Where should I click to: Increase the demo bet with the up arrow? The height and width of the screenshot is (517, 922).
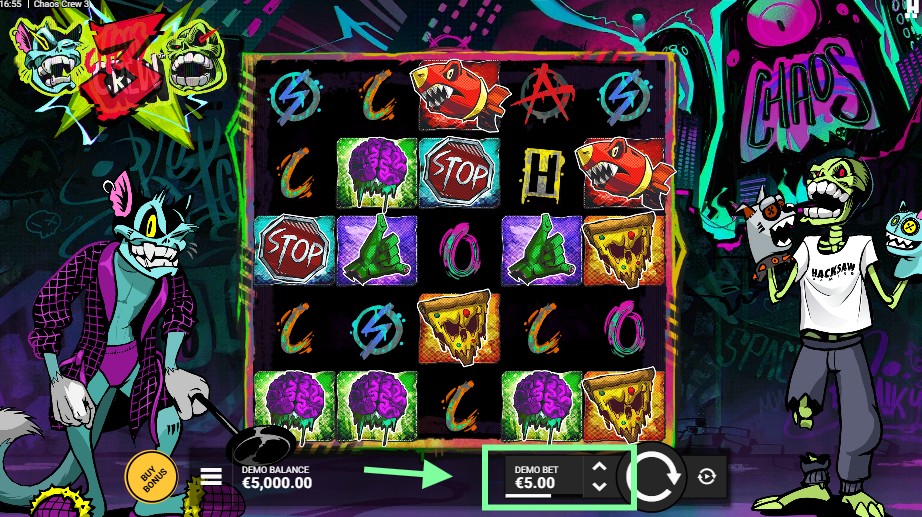tap(598, 466)
